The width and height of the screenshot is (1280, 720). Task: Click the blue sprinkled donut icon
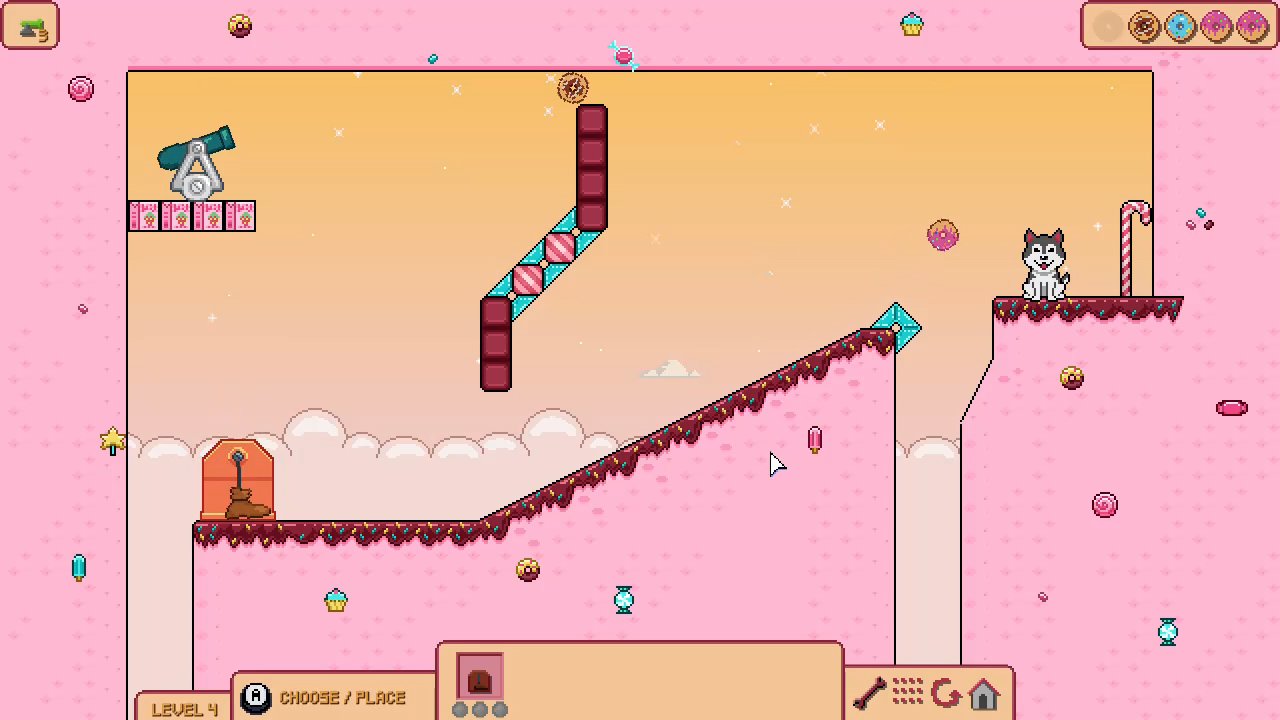(x=1178, y=26)
